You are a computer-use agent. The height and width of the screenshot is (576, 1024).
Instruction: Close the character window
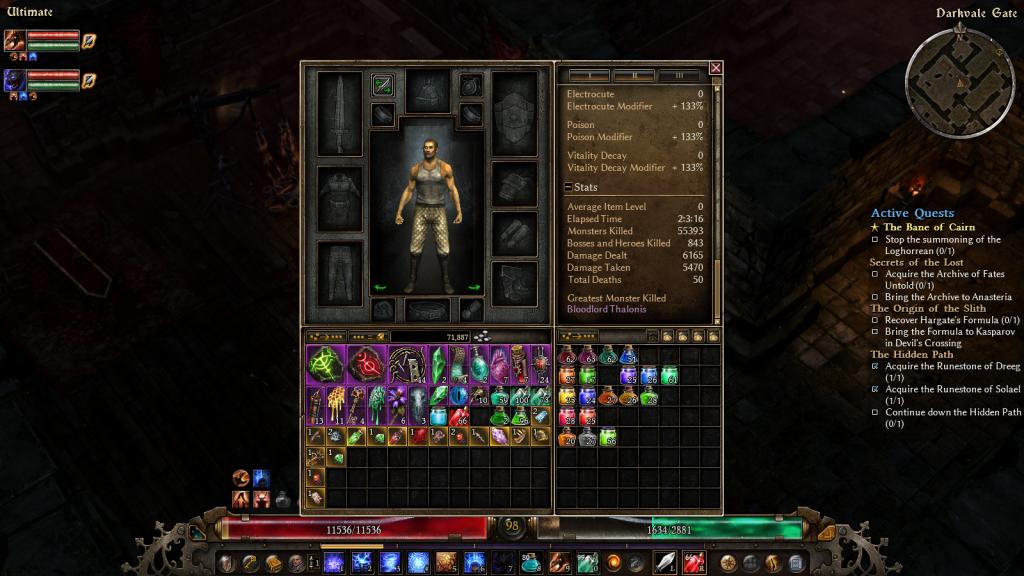pos(715,68)
